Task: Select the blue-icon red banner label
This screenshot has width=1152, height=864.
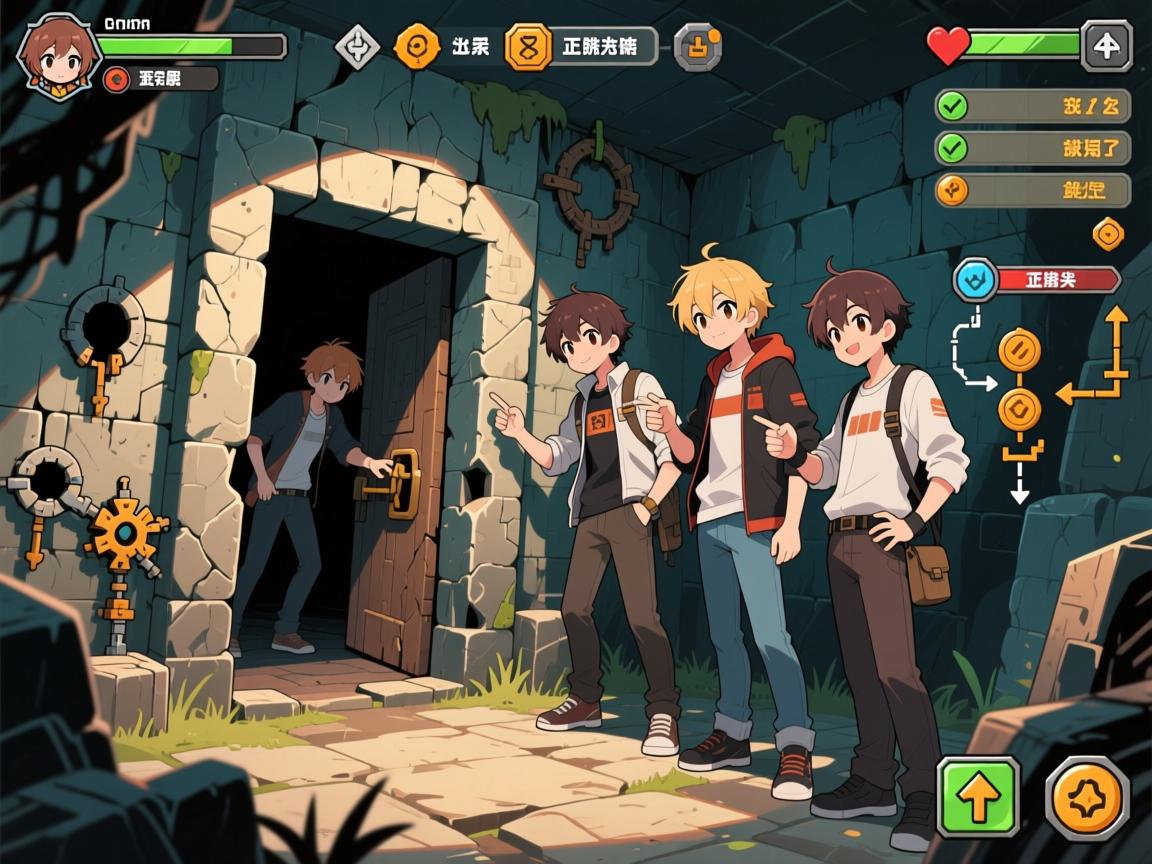Action: 1036,280
